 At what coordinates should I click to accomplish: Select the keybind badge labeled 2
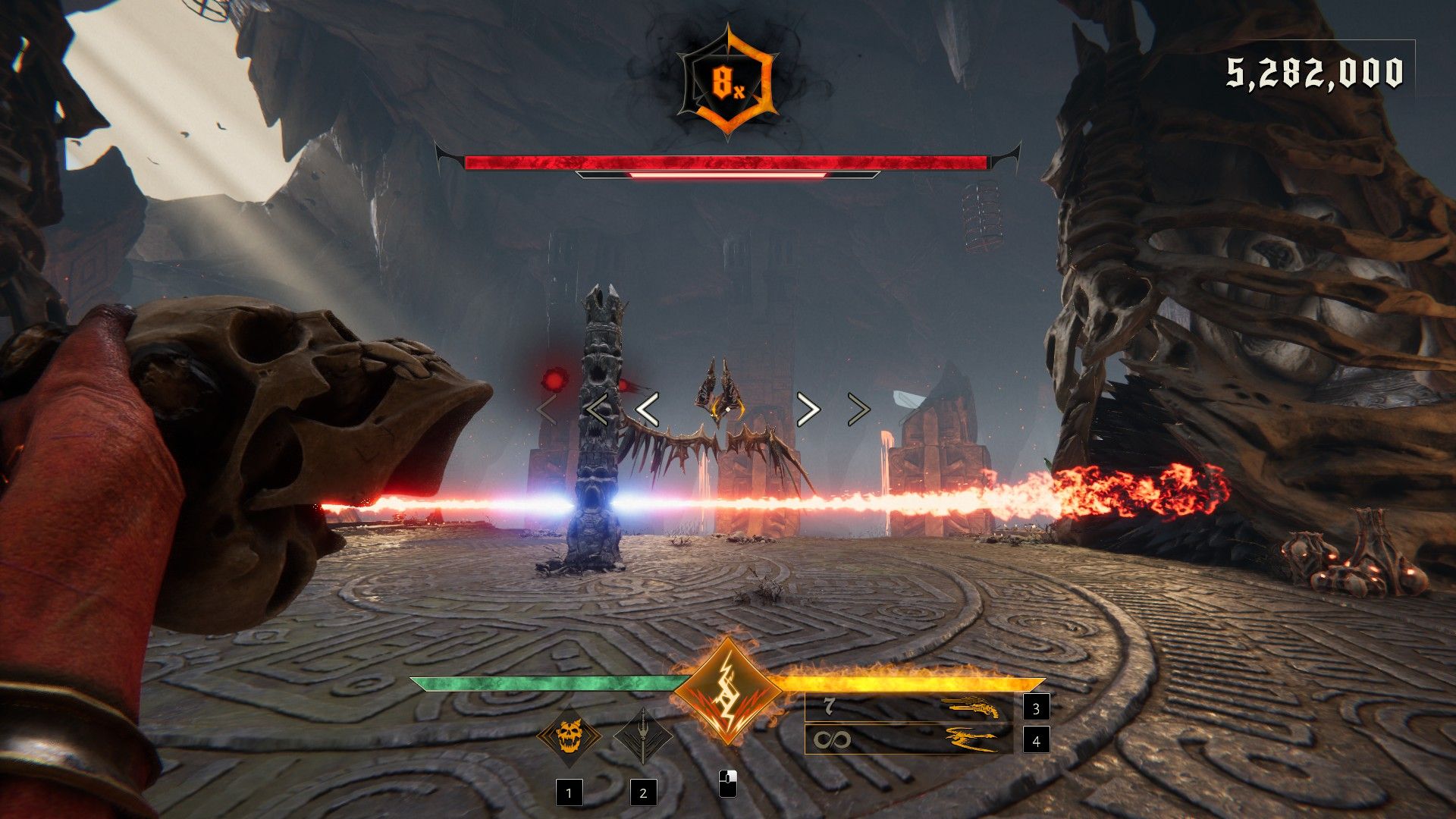pyautogui.click(x=644, y=793)
